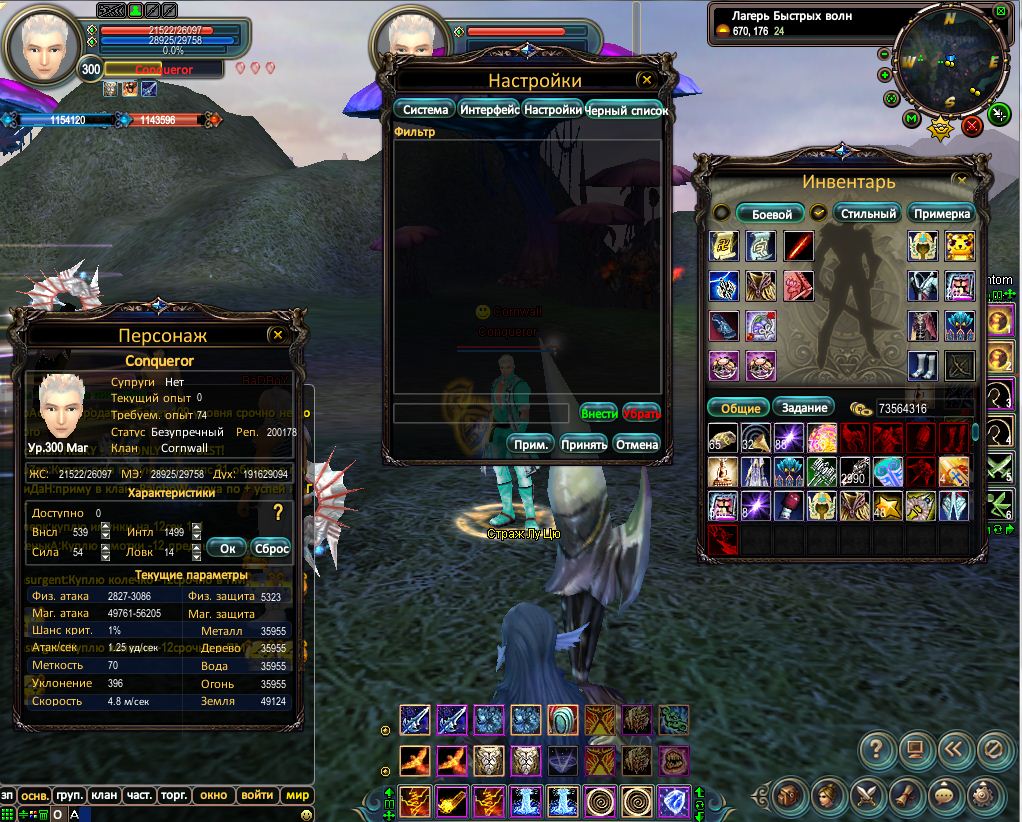Switch to the Система tab
This screenshot has height=822, width=1022.
coord(425,110)
